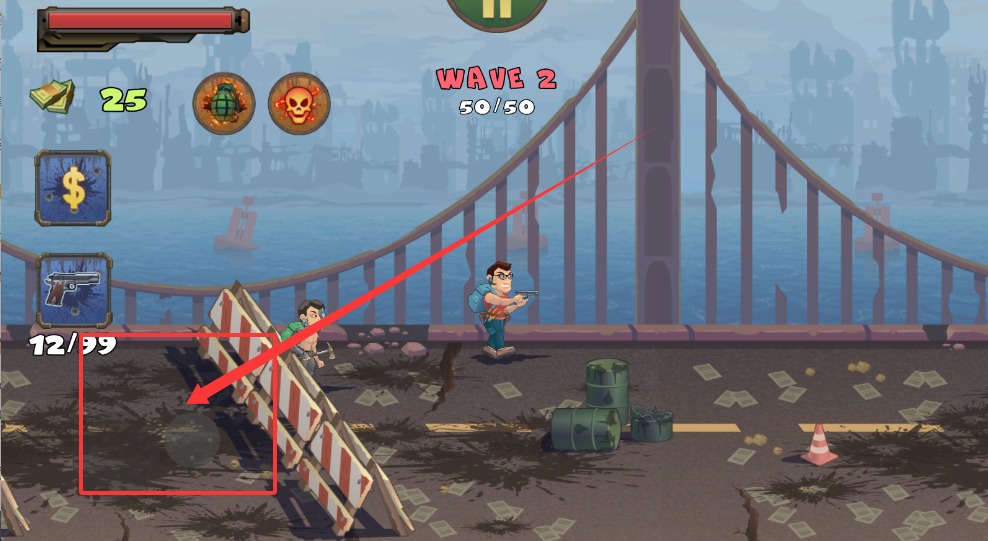Tap the virtual joystick circle
Image resolution: width=988 pixels, height=541 pixels.
[x=191, y=439]
